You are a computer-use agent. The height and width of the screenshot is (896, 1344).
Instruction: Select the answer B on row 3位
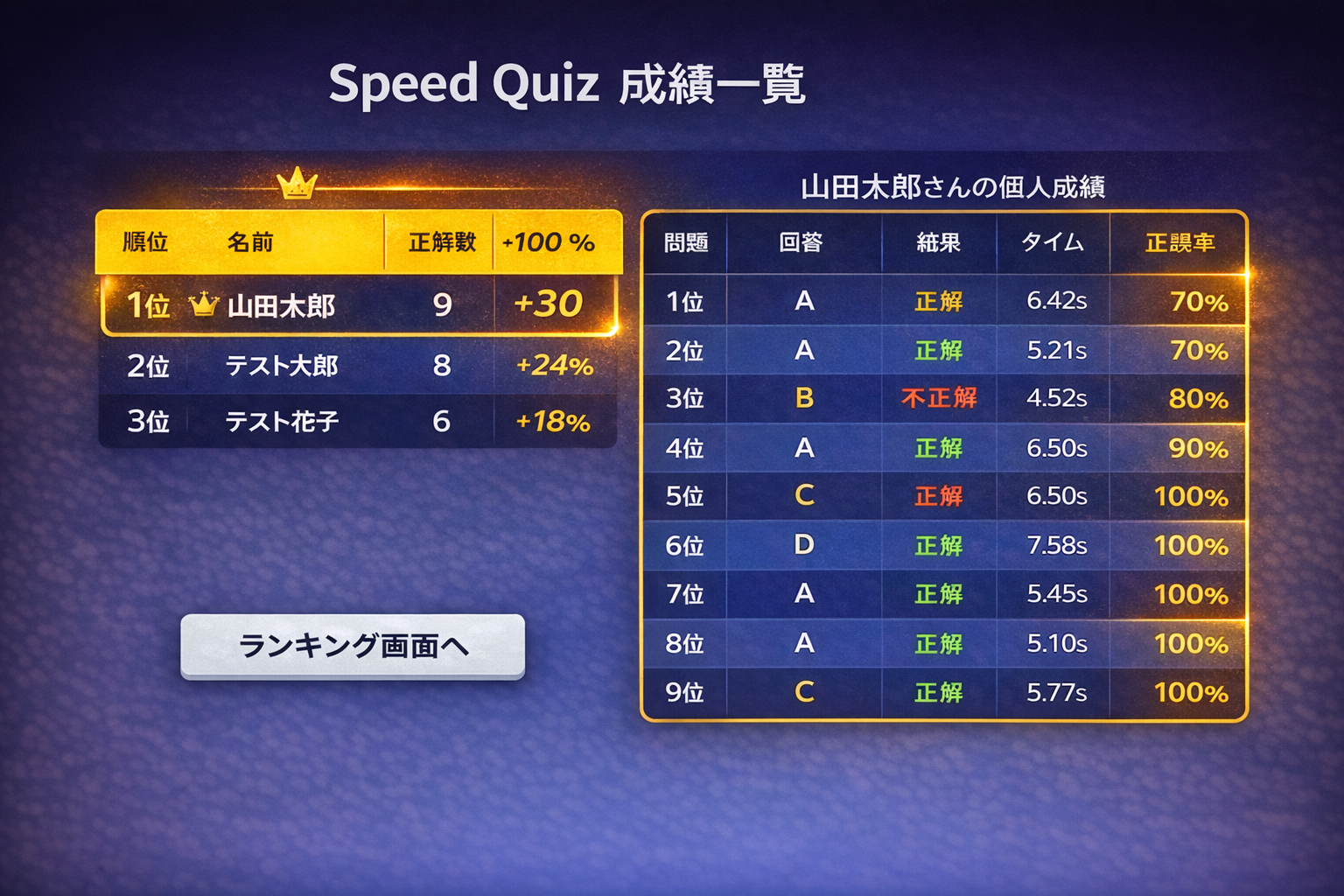tap(802, 398)
